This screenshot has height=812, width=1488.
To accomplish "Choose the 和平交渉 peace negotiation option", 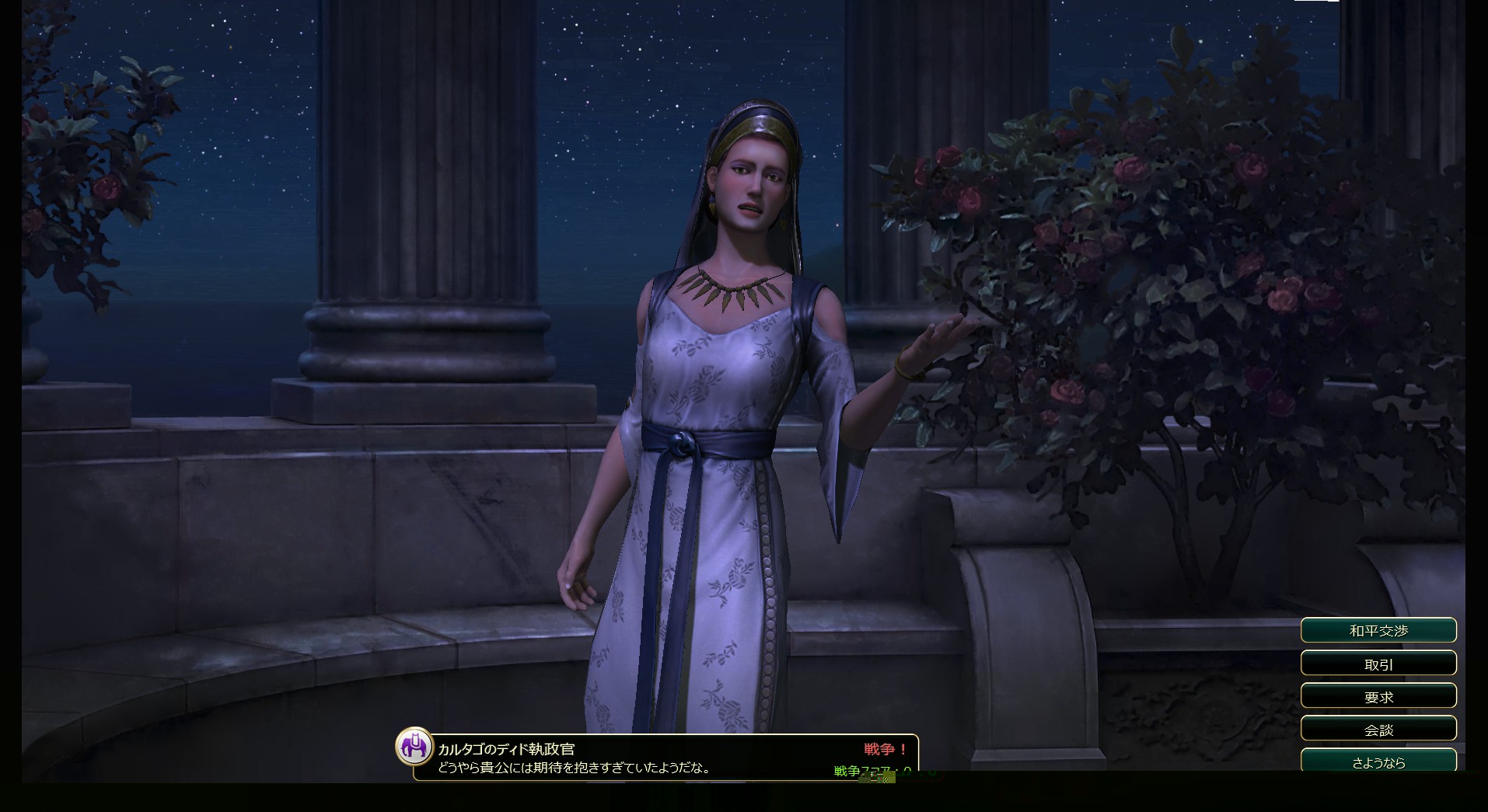I will click(x=1378, y=630).
